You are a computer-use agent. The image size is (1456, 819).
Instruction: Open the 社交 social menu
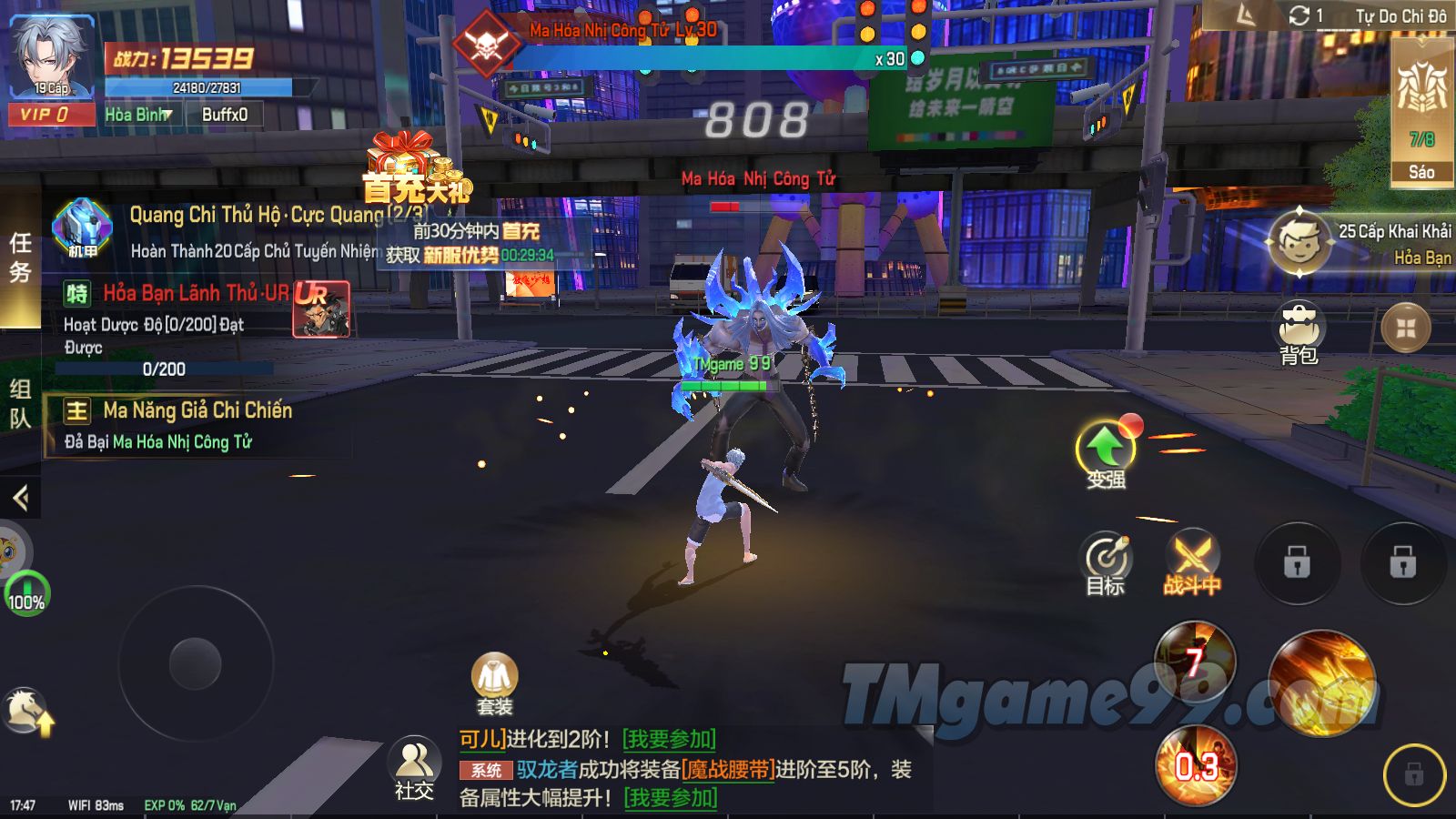coord(414,767)
